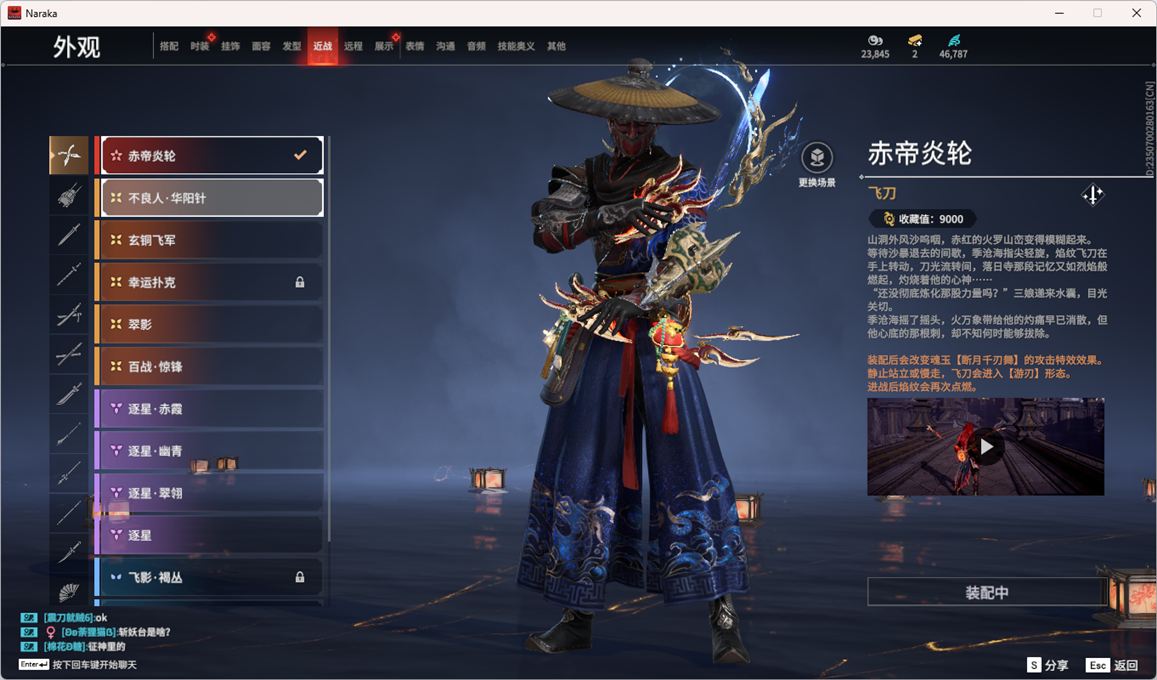Choose the 百战·惊锋 skin
This screenshot has height=680, width=1157.
210,366
